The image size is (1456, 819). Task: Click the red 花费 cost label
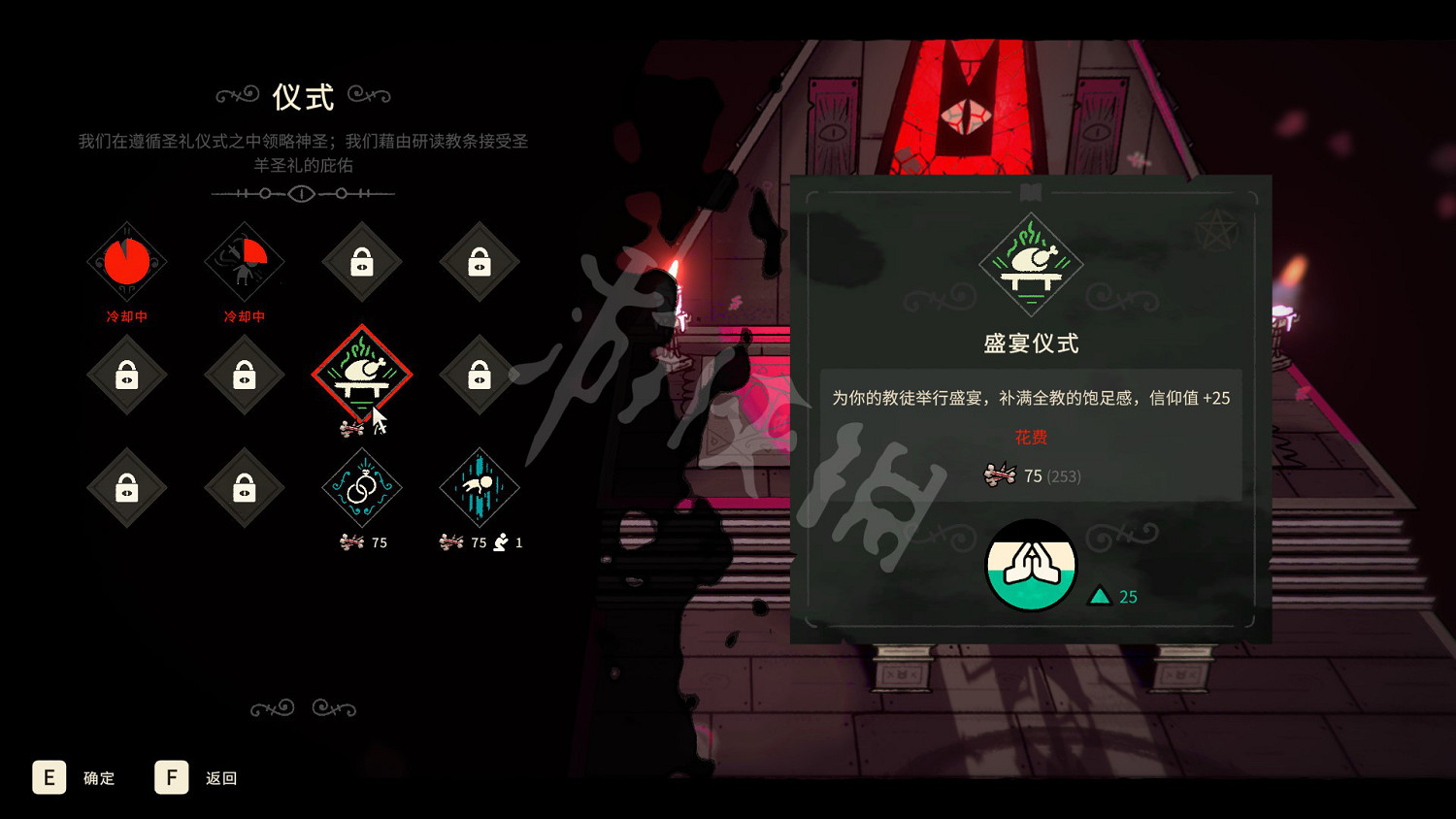point(1030,438)
